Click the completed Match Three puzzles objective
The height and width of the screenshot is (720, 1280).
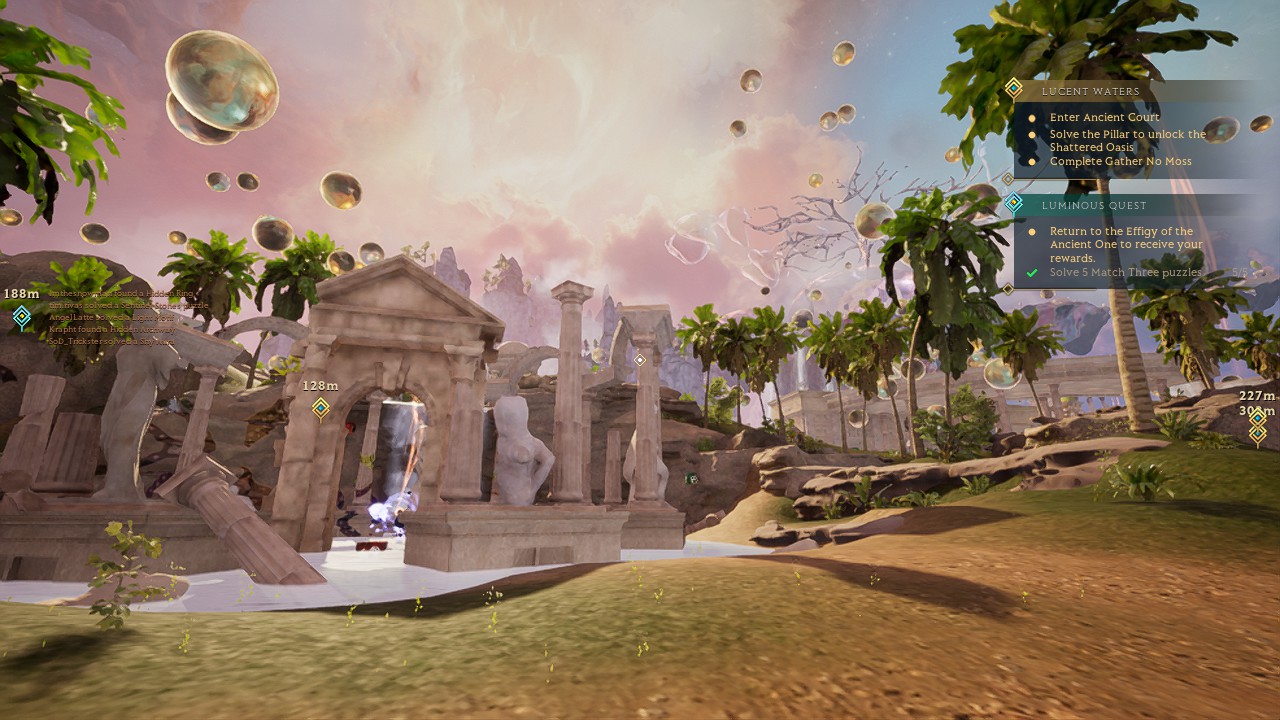(1125, 272)
